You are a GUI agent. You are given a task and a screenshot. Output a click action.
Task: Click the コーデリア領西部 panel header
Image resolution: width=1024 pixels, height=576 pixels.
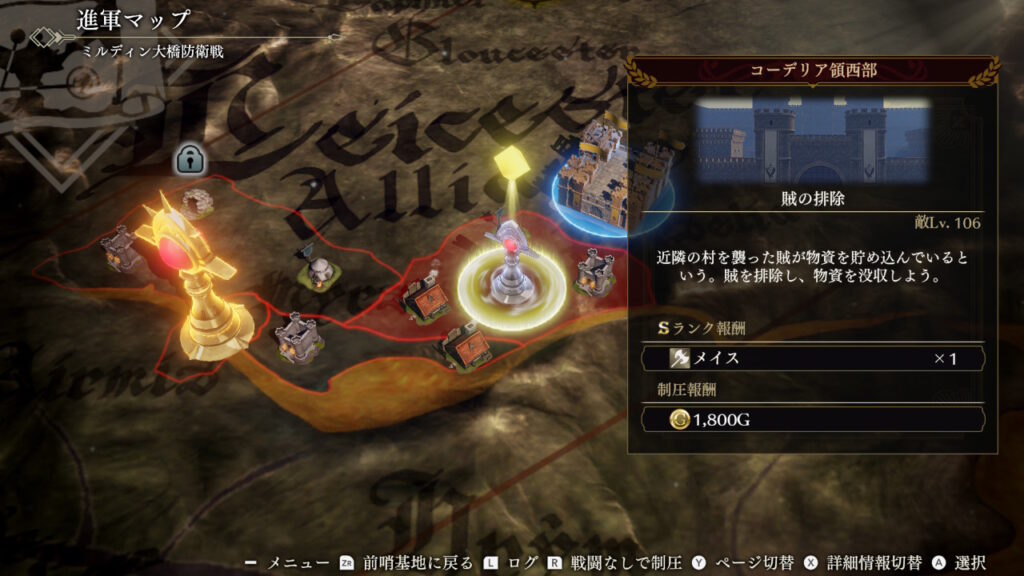tap(812, 71)
